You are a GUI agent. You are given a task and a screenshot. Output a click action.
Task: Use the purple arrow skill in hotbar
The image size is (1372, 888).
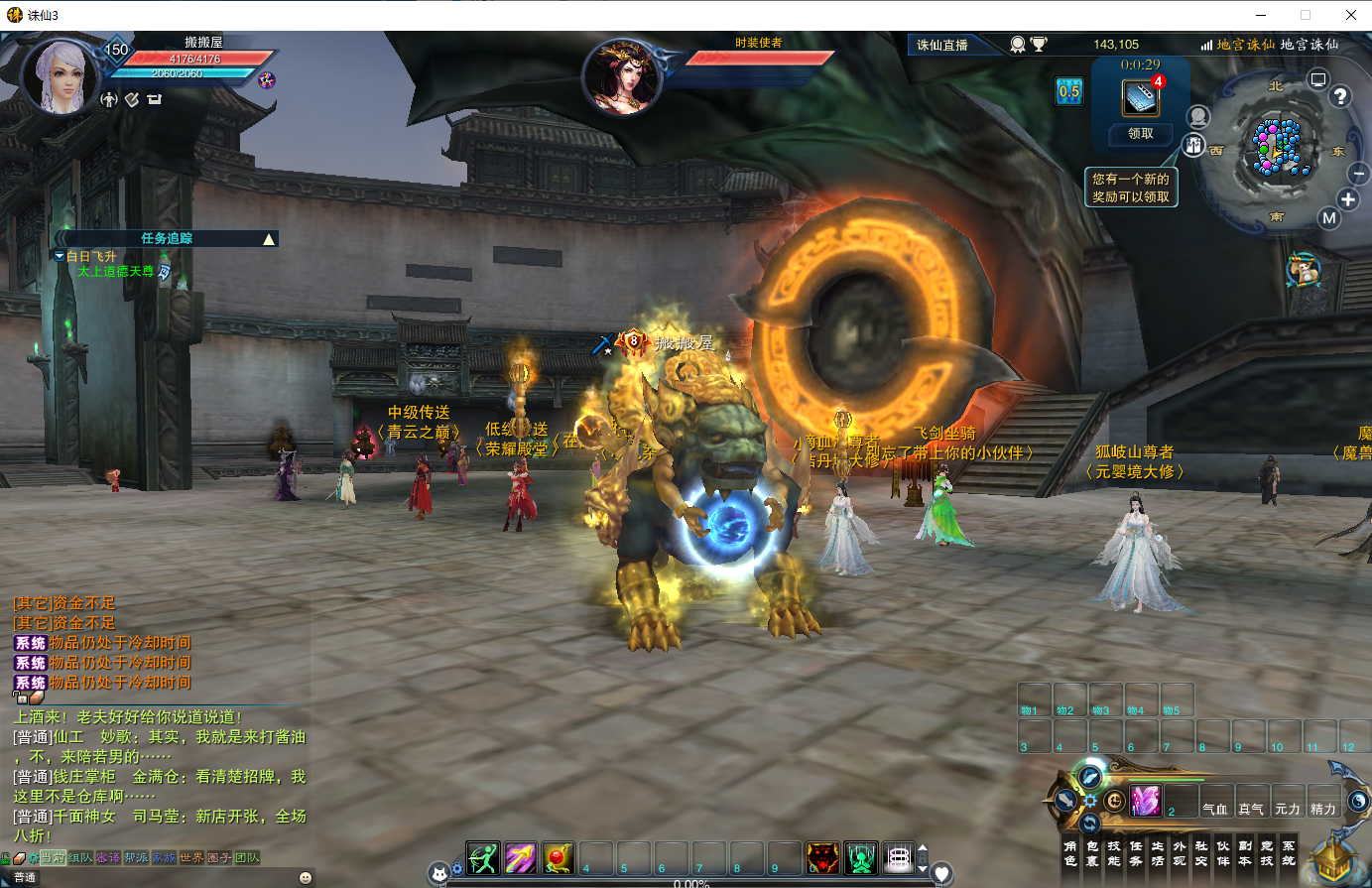pyautogui.click(x=521, y=857)
